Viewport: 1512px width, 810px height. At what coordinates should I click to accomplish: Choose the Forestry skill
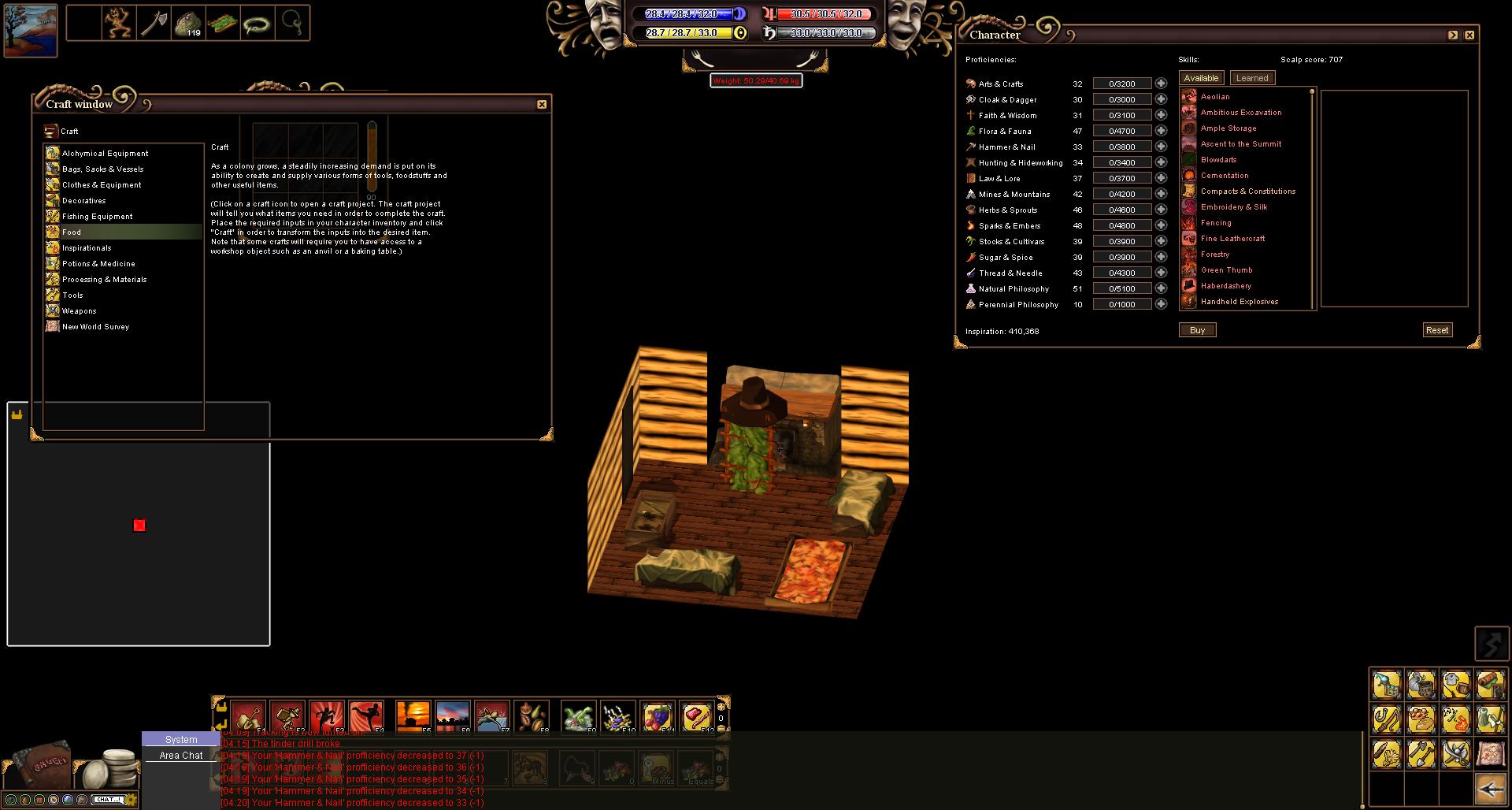(1214, 255)
